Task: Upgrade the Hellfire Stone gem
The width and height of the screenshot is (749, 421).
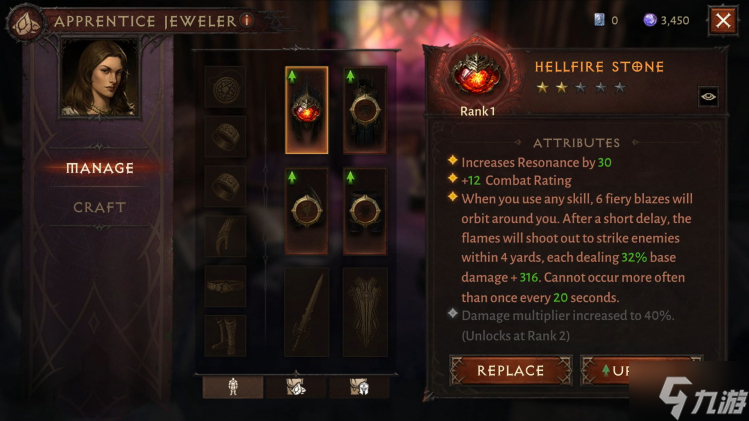Action: pos(640,371)
